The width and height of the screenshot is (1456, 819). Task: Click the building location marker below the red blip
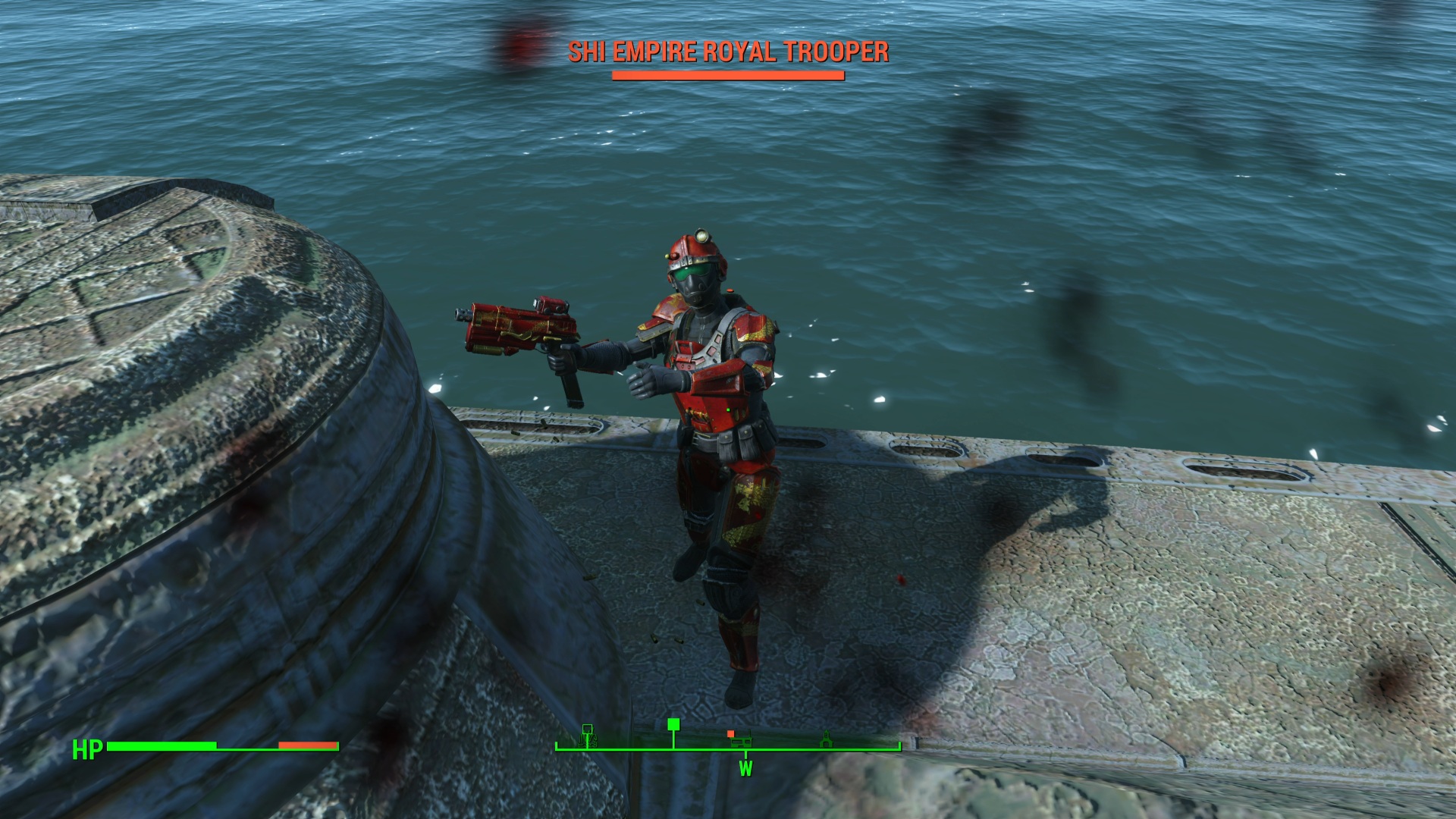(742, 742)
